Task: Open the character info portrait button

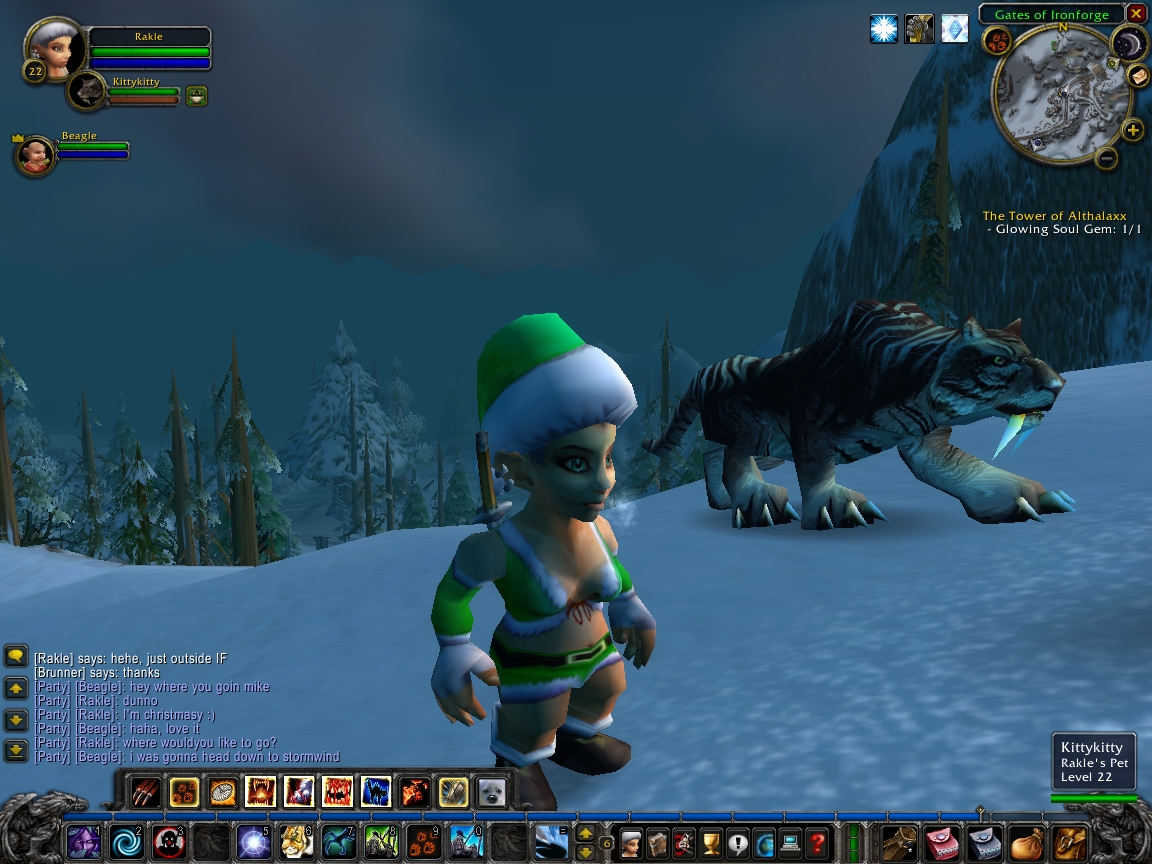Action: pyautogui.click(x=632, y=842)
